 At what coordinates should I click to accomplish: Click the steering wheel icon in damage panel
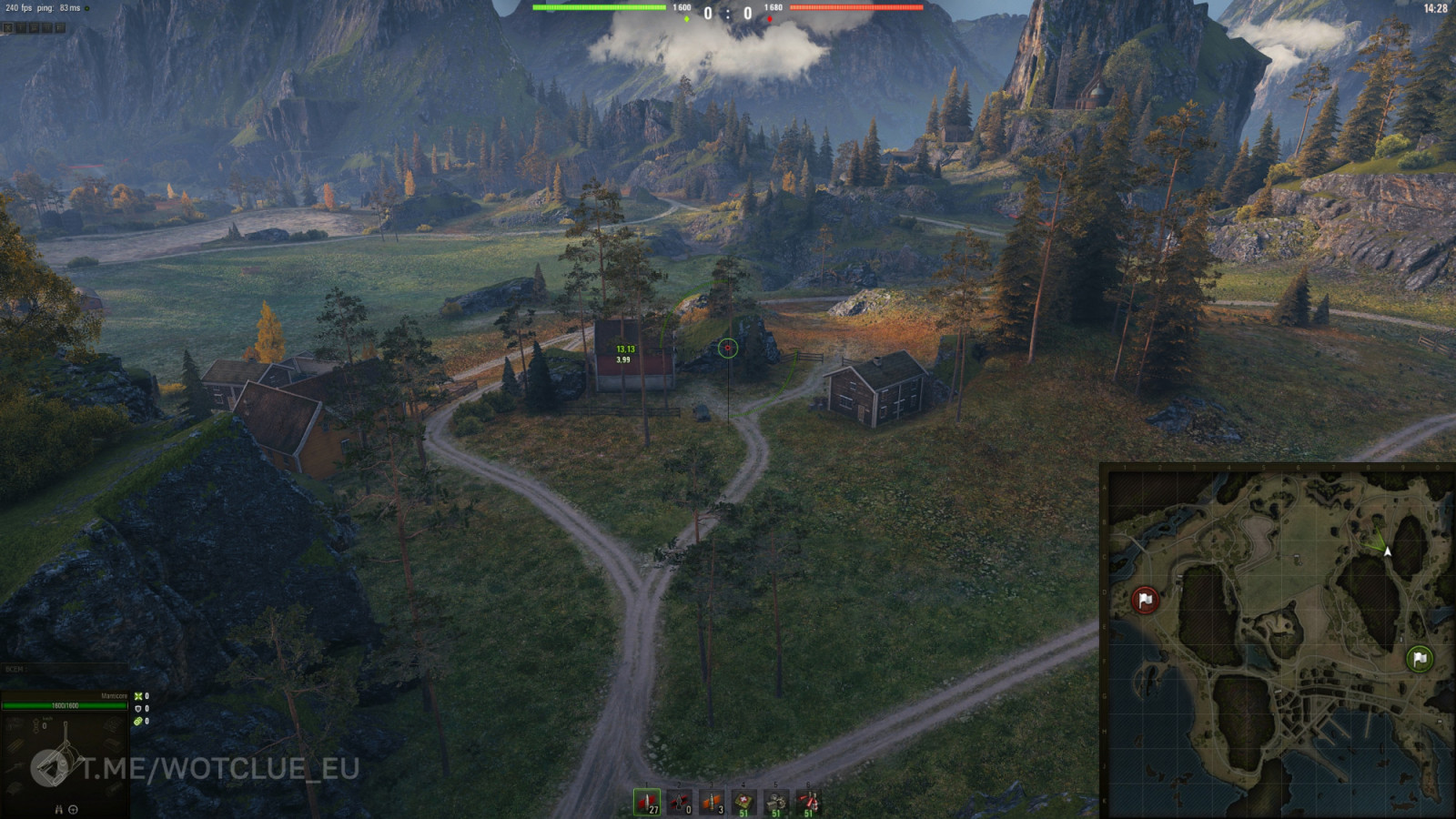point(73,809)
